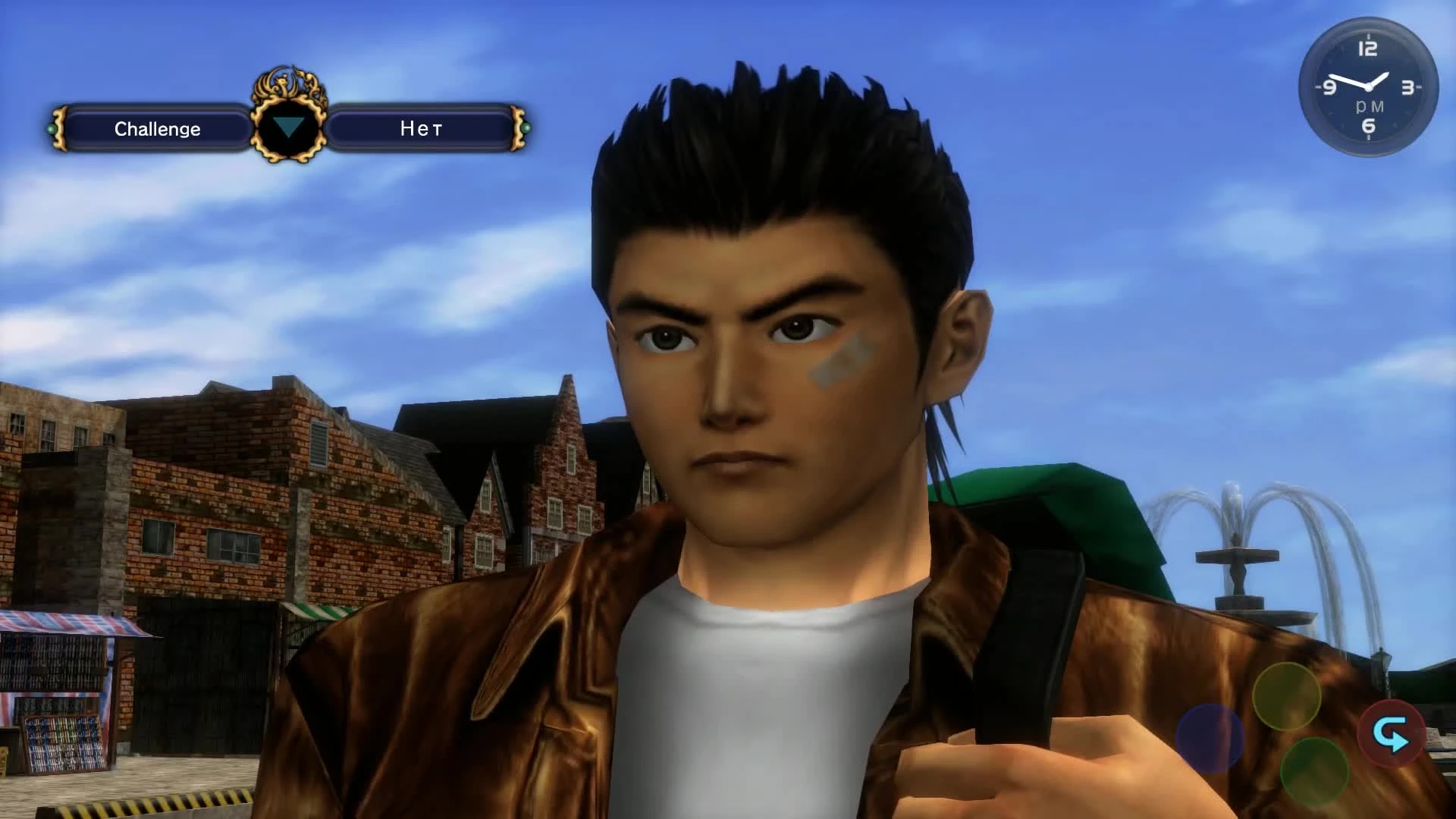Click the "3" numeral on the clock
The width and height of the screenshot is (1456, 819).
click(x=1407, y=87)
